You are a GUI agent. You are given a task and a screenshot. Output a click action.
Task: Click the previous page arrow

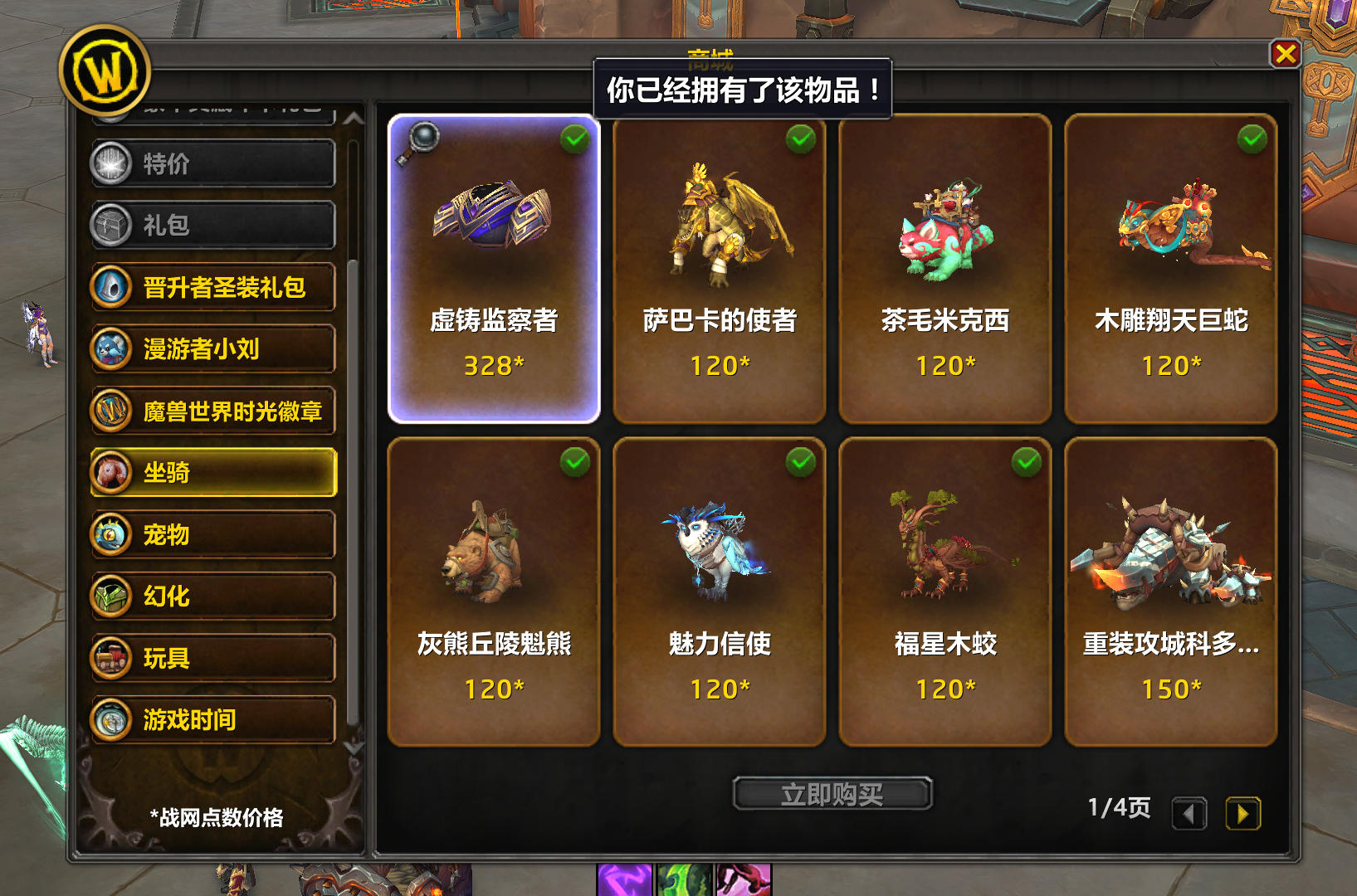pos(1189,814)
